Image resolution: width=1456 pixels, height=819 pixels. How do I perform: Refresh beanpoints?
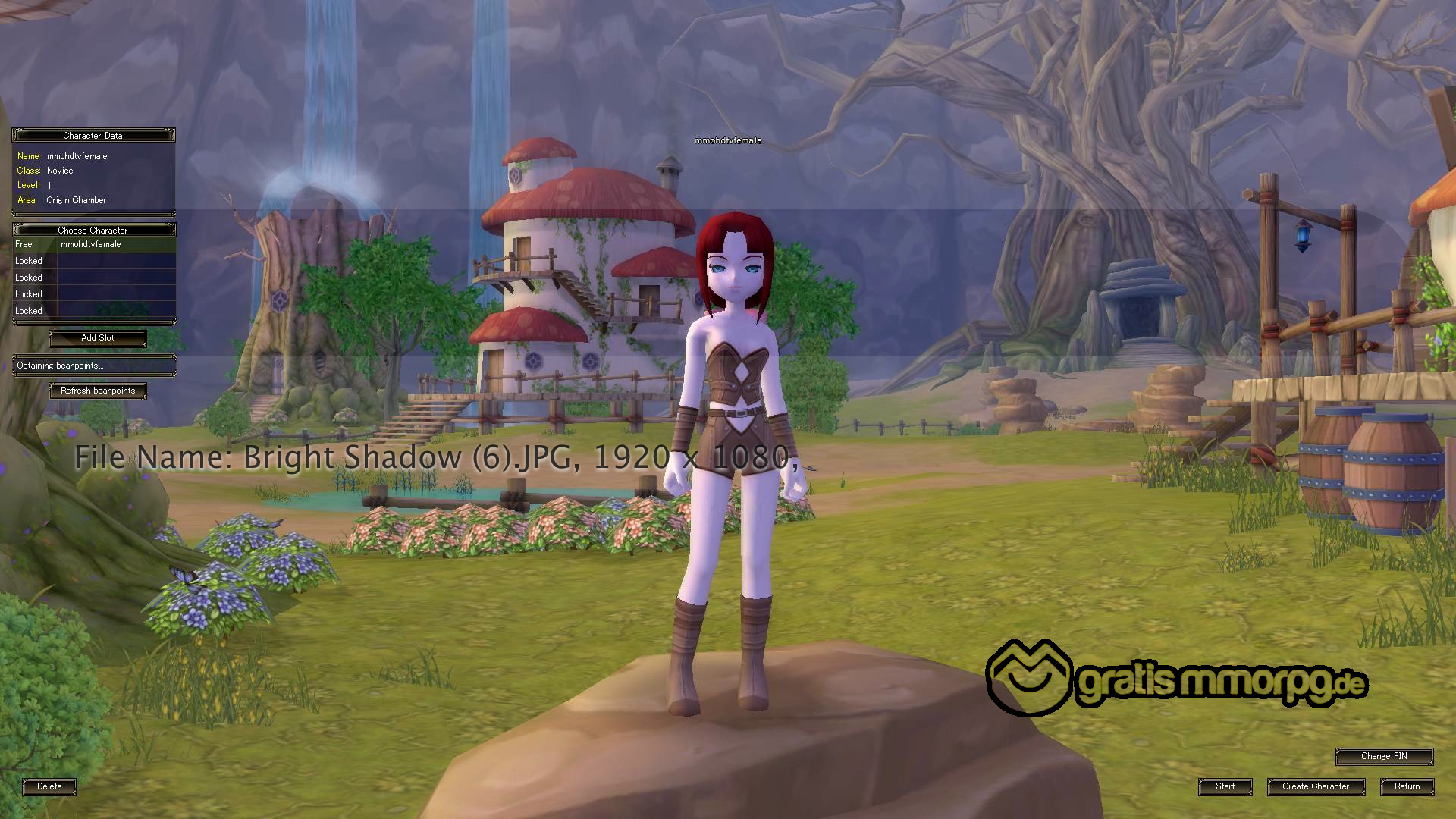point(98,391)
